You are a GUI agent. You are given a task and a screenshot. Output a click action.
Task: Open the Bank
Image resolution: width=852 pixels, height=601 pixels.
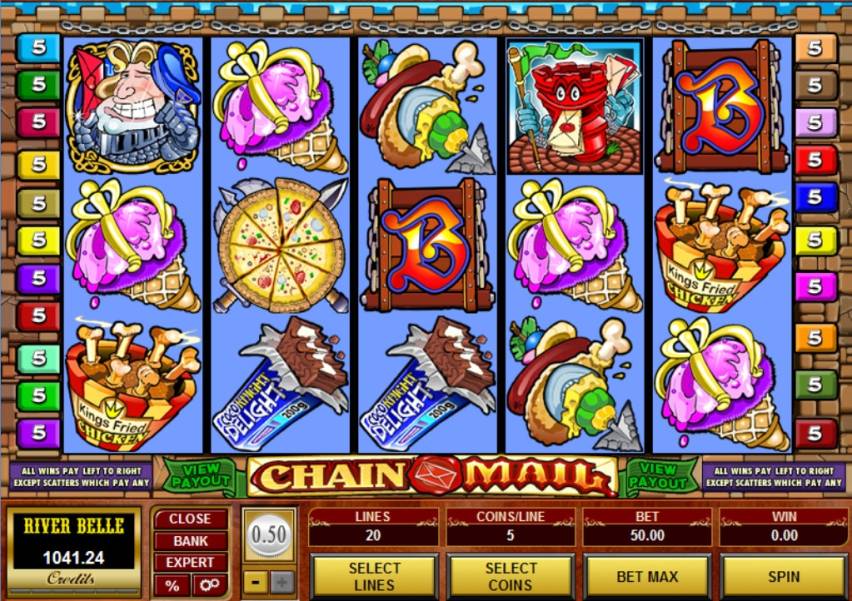[x=190, y=541]
